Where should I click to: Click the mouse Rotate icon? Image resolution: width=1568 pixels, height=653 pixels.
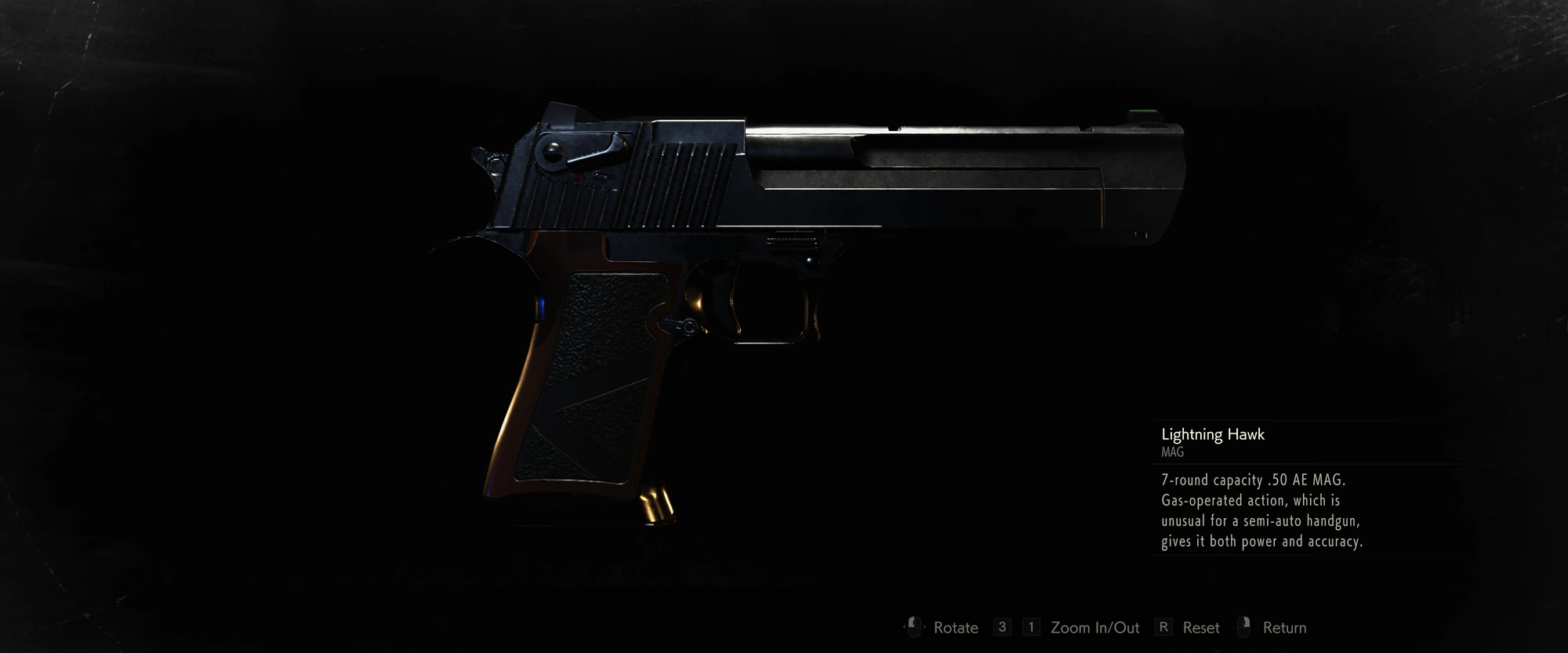pos(913,627)
